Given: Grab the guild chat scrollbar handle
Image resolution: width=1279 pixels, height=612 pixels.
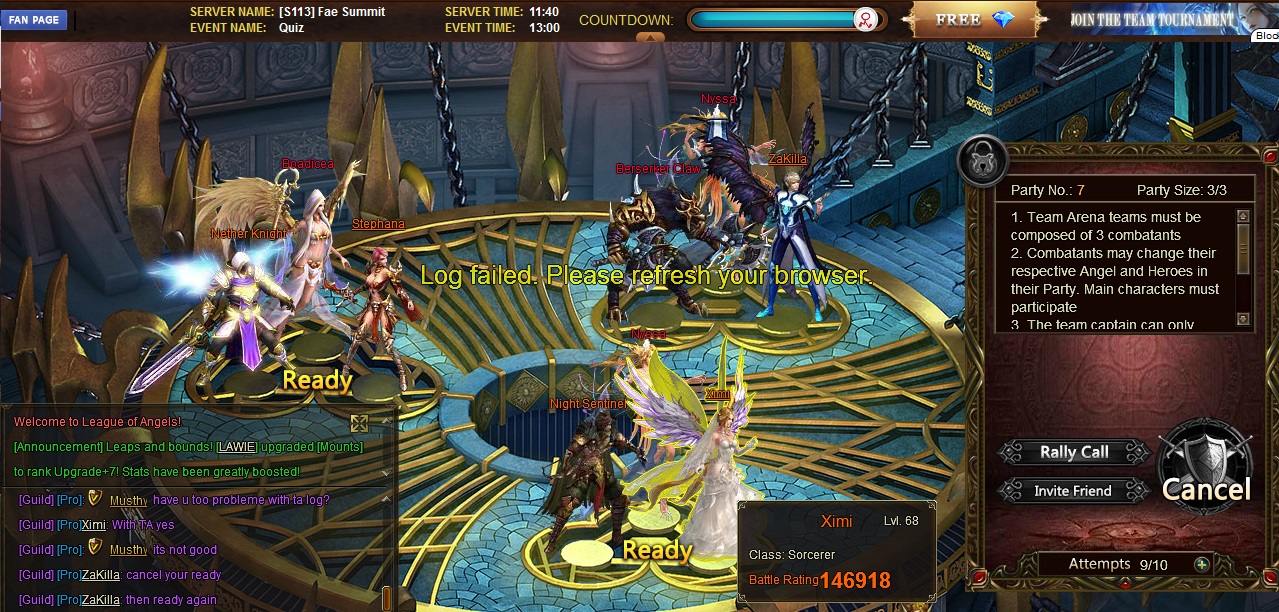Looking at the screenshot, I should point(387,598).
